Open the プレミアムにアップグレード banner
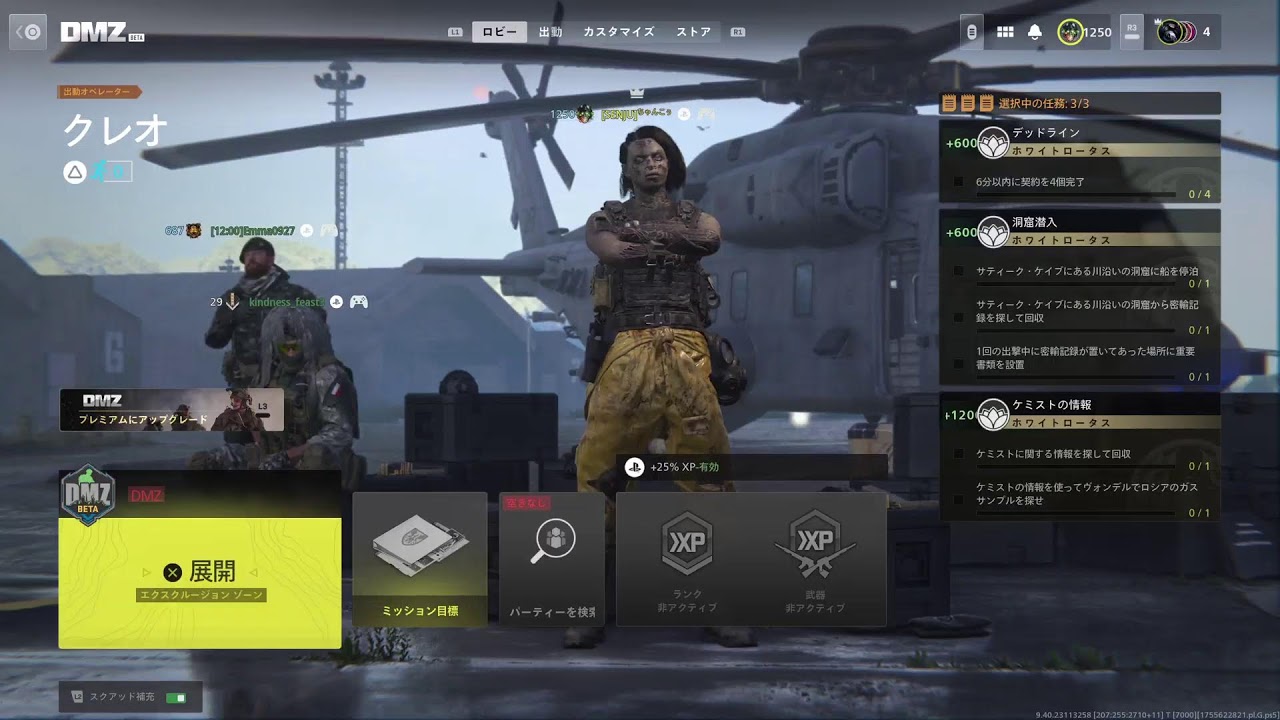Viewport: 1280px width, 720px height. click(x=171, y=410)
